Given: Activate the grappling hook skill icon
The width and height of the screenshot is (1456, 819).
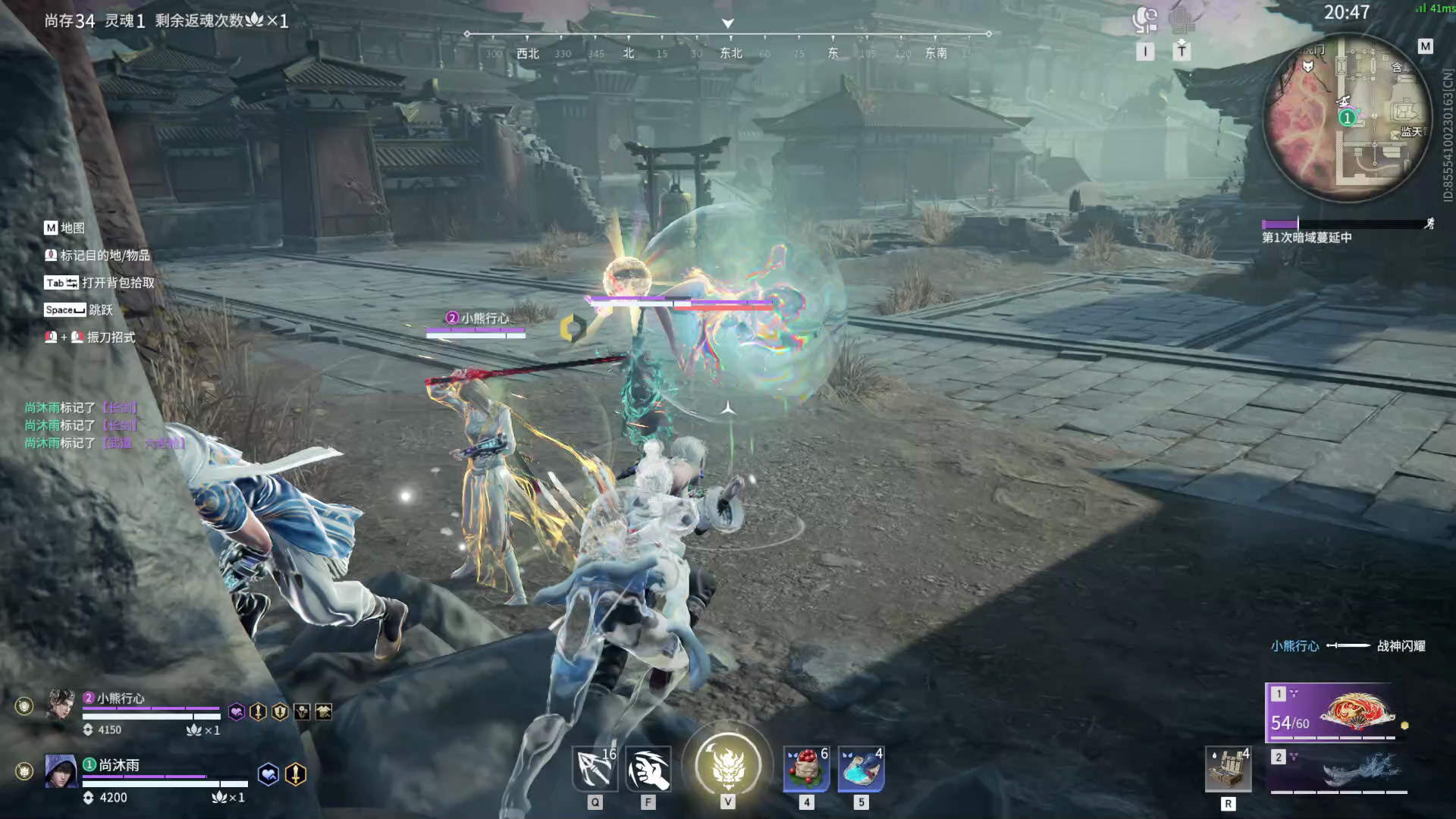Looking at the screenshot, I should pos(595,769).
